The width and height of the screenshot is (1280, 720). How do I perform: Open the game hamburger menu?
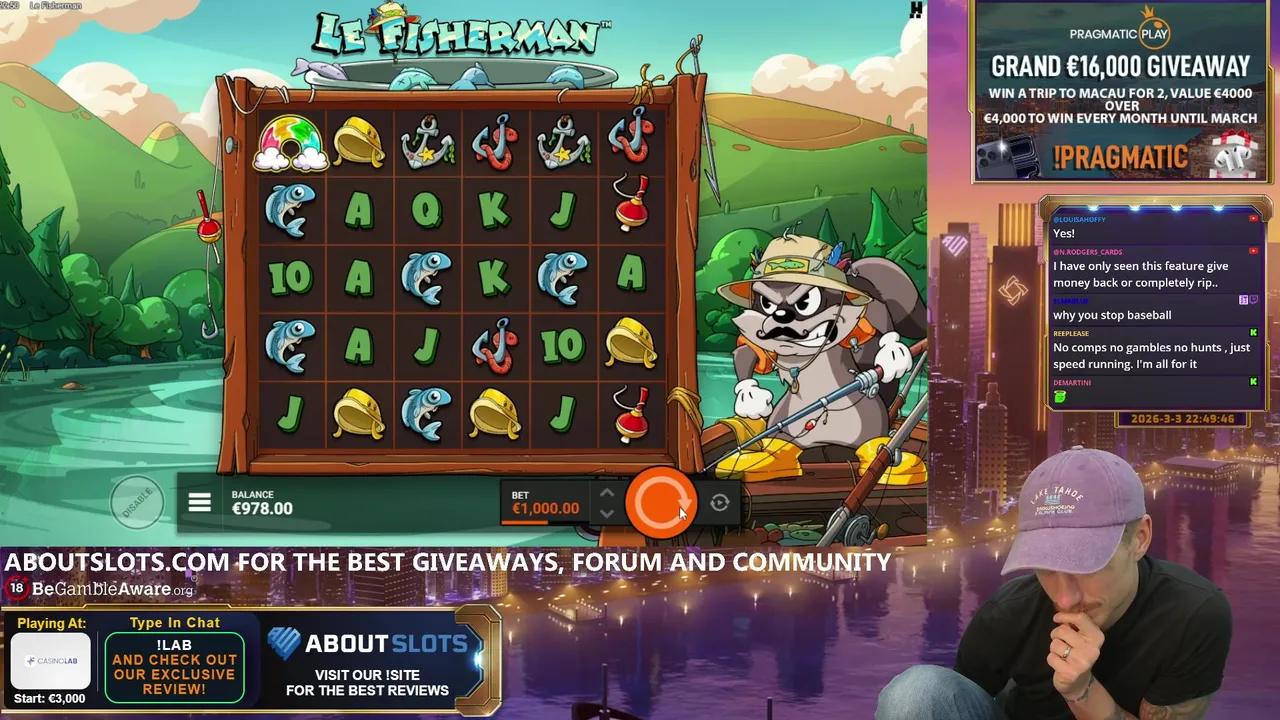click(200, 502)
